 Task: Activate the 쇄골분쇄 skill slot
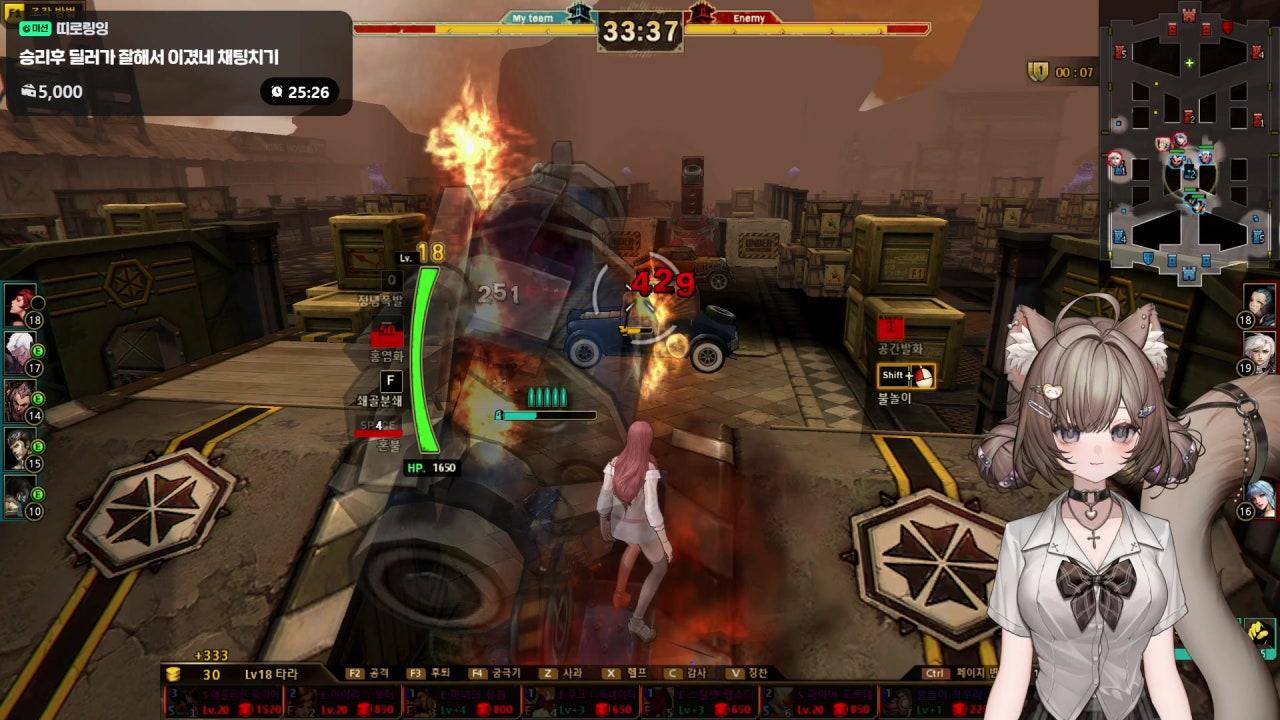pos(392,381)
